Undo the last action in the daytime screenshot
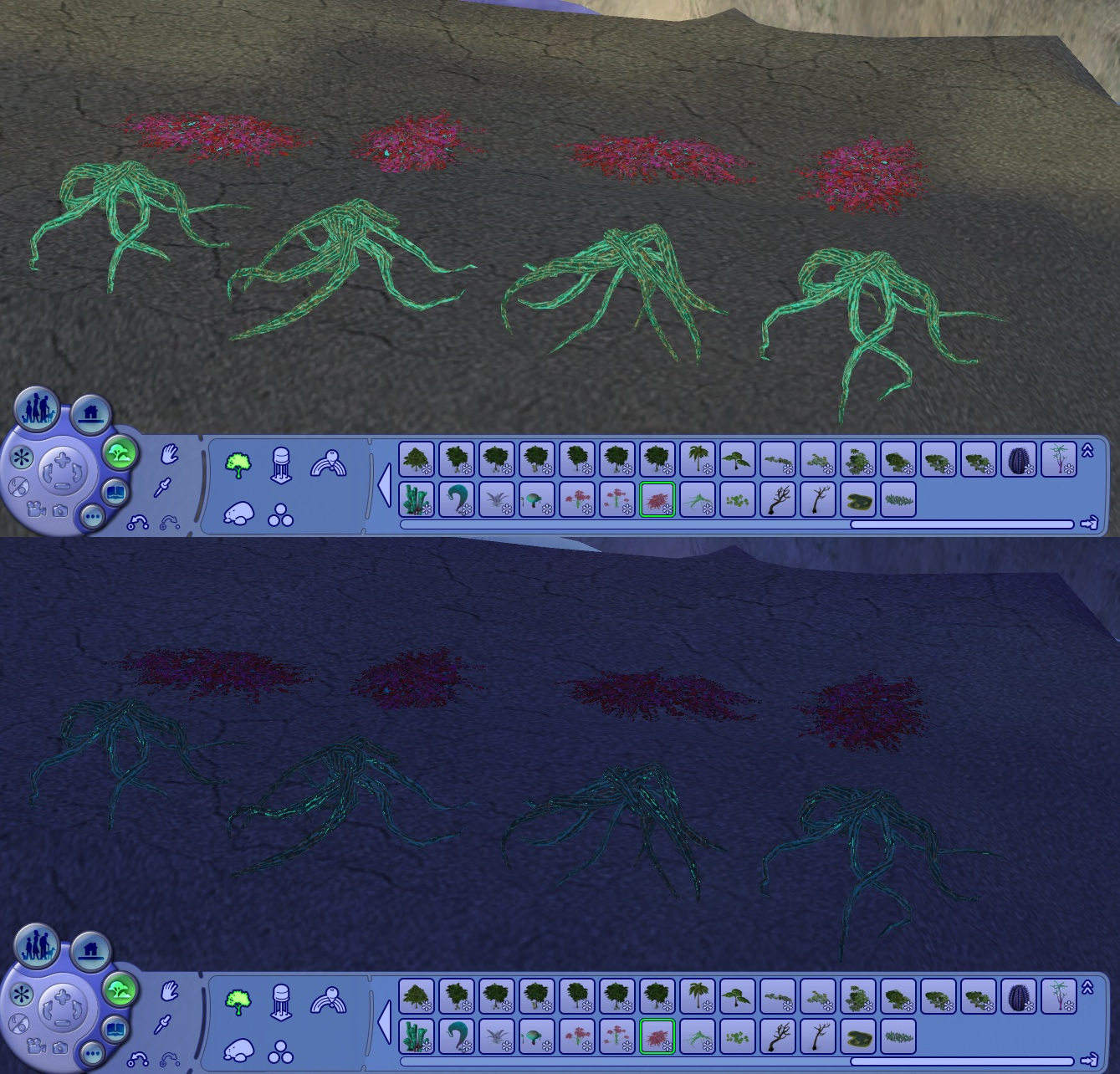This screenshot has height=1074, width=1120. pyautogui.click(x=137, y=523)
